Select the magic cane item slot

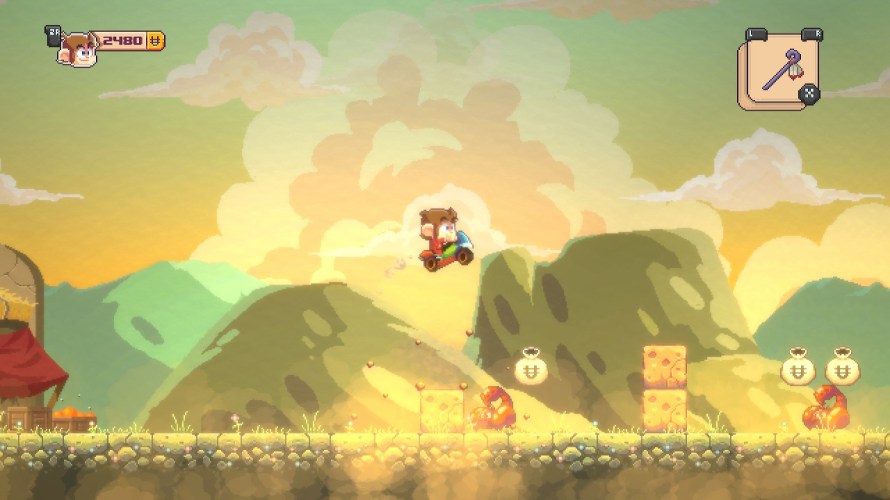click(777, 72)
